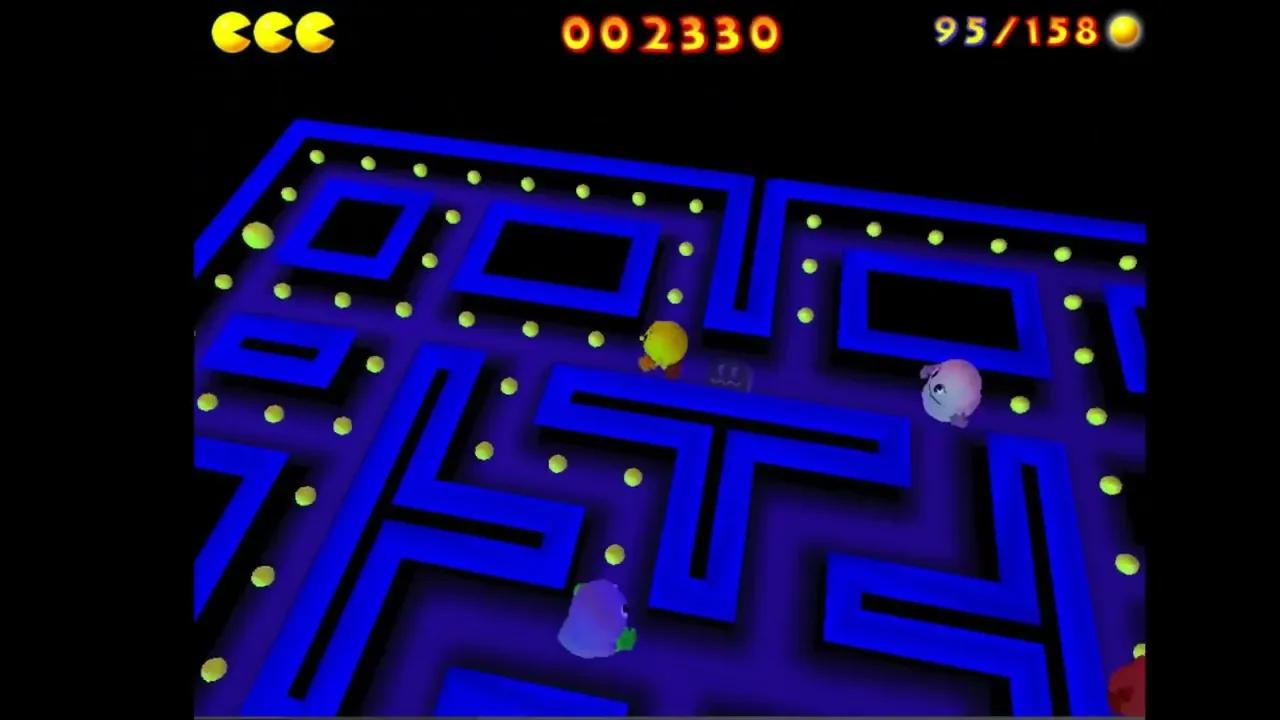Select the pellet in the far bottom-right corner
This screenshot has height=720, width=1280.
coord(1139,650)
